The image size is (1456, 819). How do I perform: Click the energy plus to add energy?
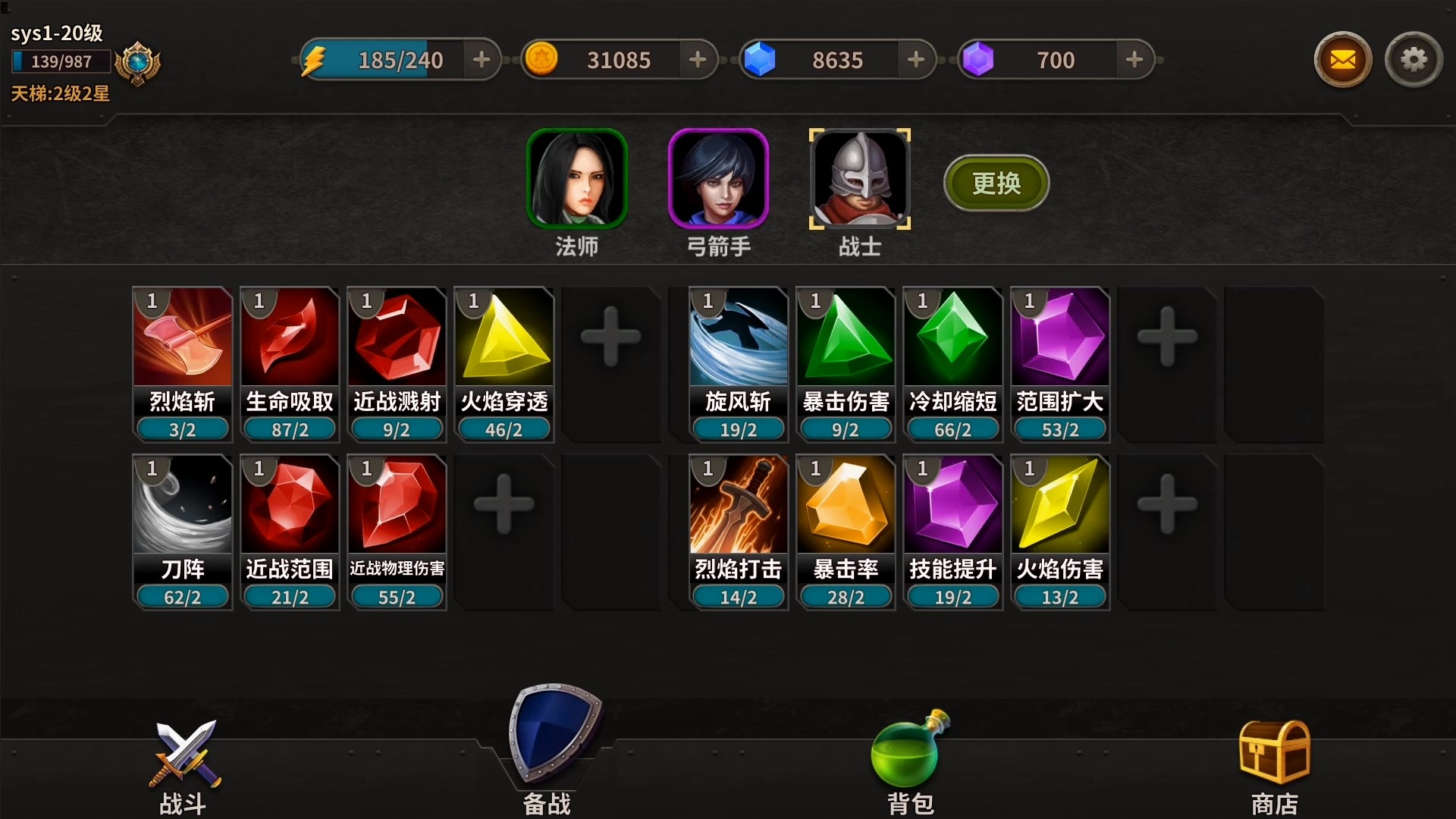[x=482, y=60]
